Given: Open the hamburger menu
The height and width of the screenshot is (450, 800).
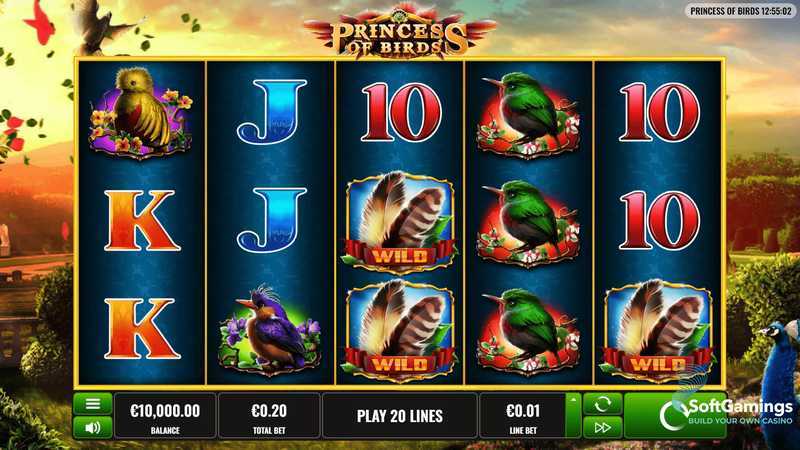Looking at the screenshot, I should click(92, 404).
